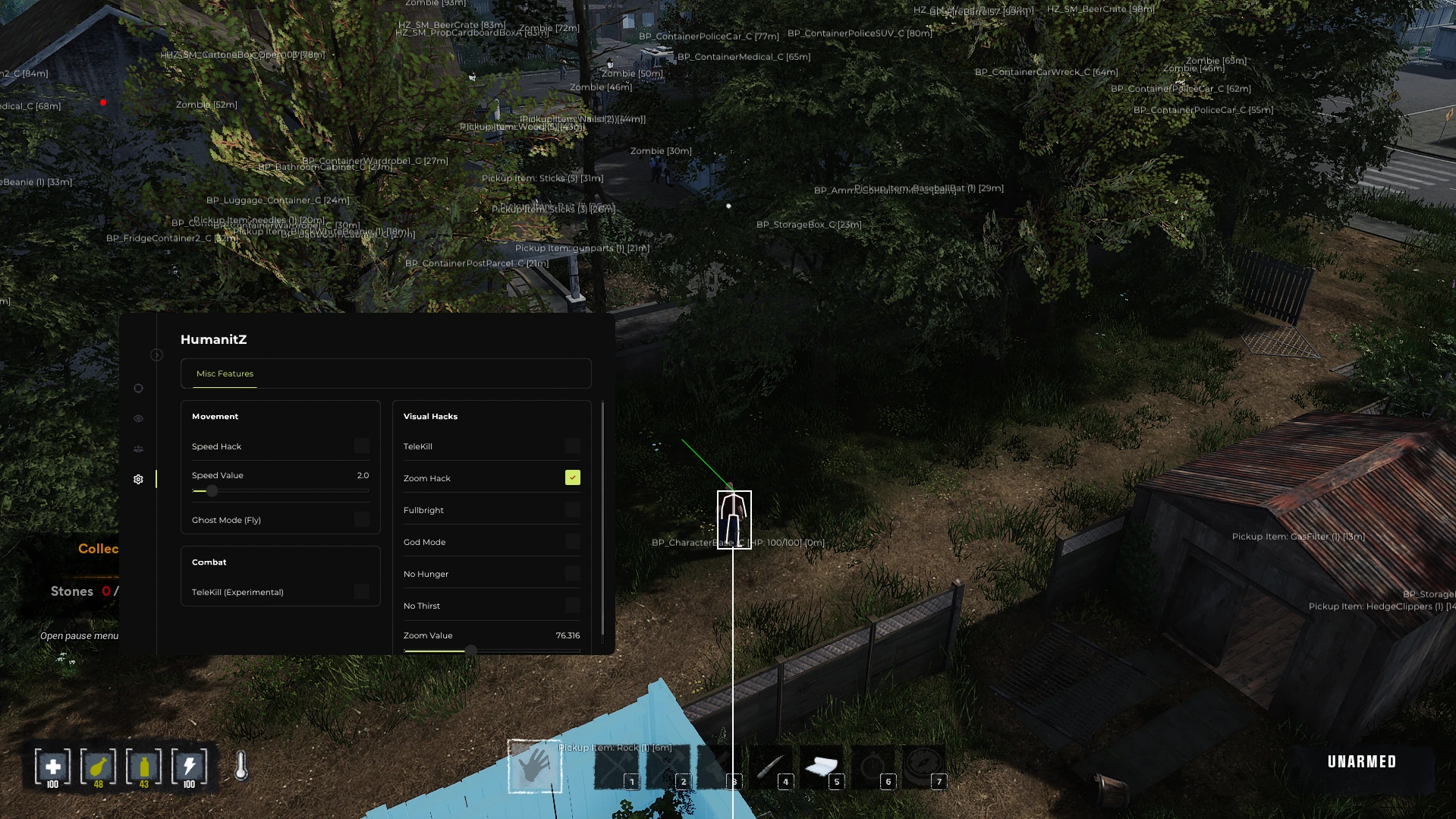Click the health cross status icon
Viewport: 1456px width, 819px height.
point(52,767)
